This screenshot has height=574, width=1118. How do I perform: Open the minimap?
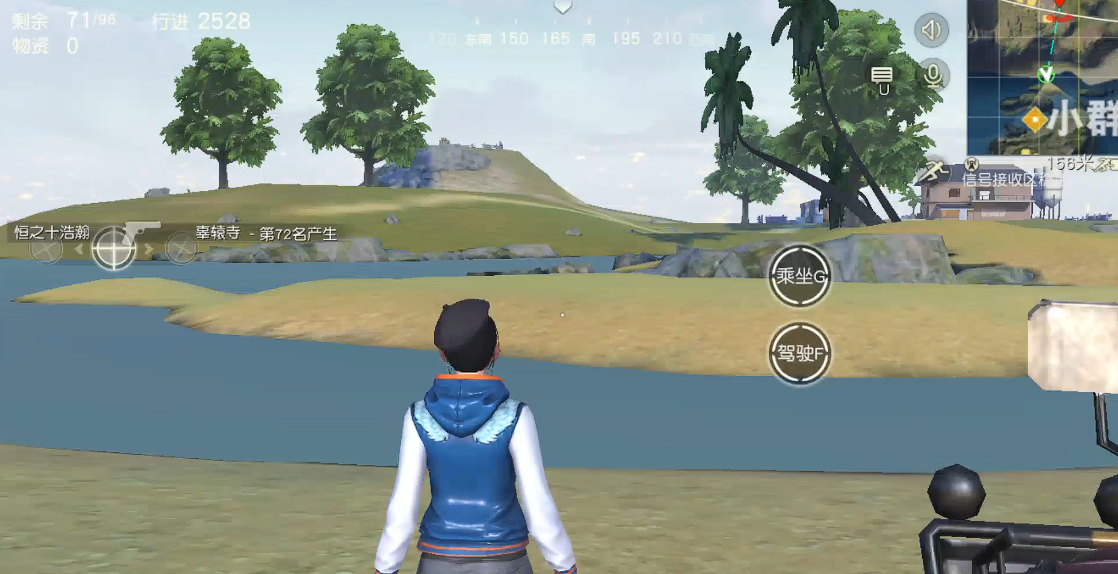pyautogui.click(x=1043, y=76)
